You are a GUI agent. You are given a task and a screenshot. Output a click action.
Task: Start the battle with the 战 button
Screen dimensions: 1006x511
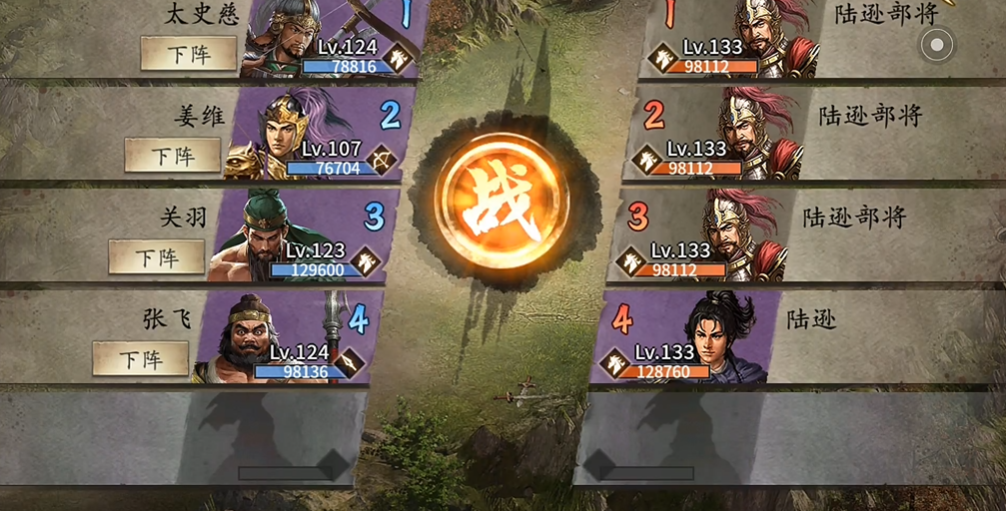[502, 204]
